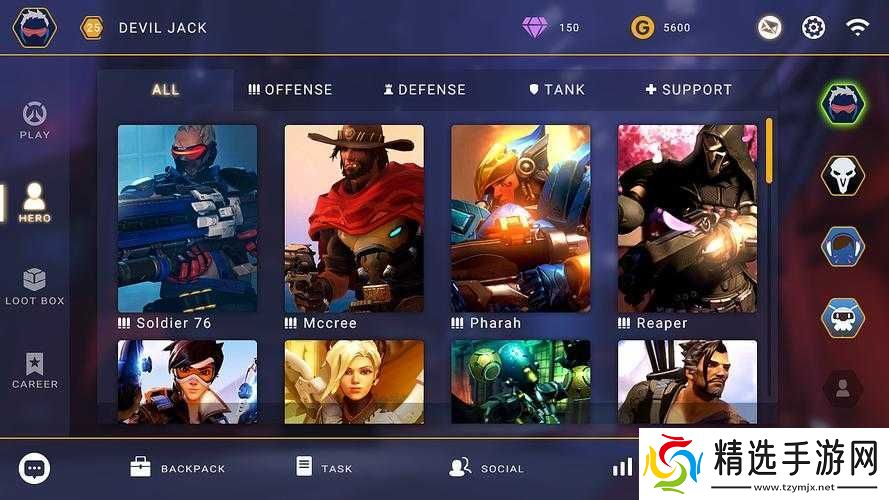Open the Task list
Image resolution: width=889 pixels, height=500 pixels.
[x=325, y=467]
